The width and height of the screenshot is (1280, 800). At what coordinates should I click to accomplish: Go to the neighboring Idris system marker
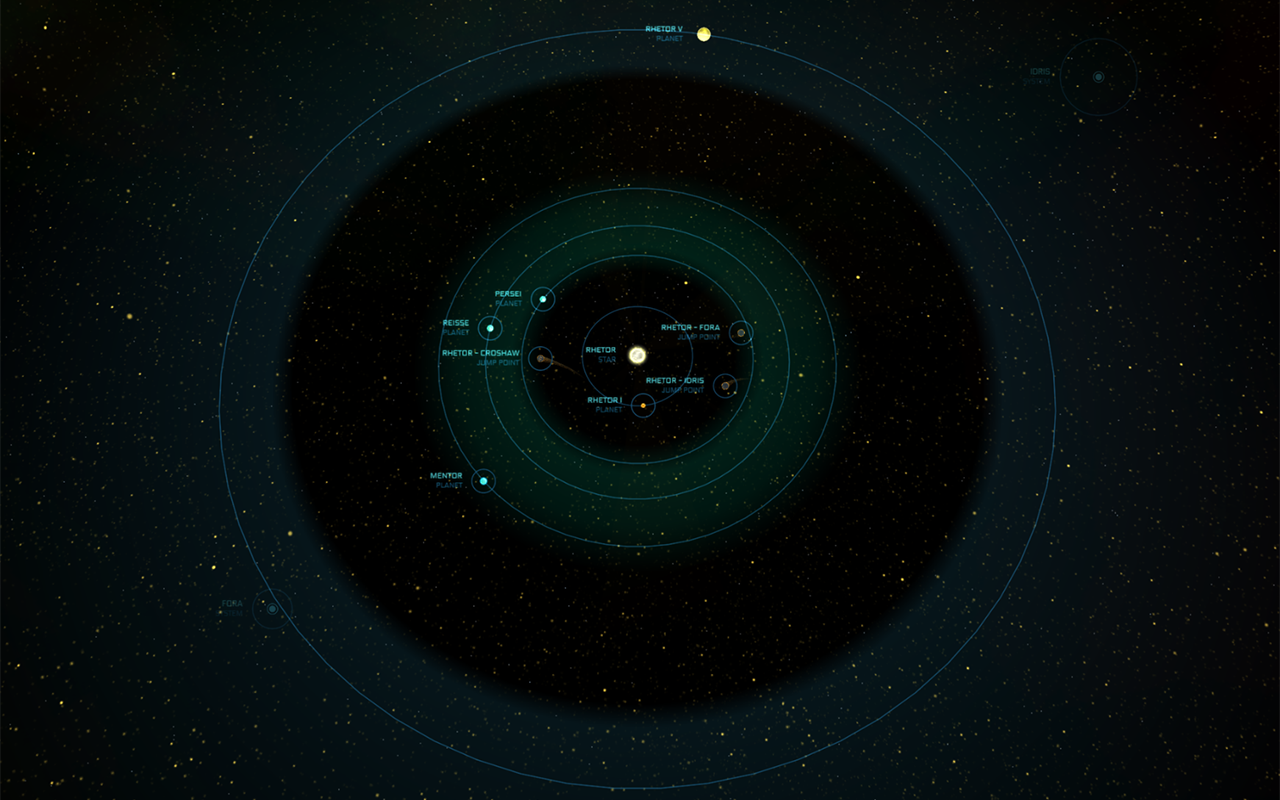[1098, 77]
